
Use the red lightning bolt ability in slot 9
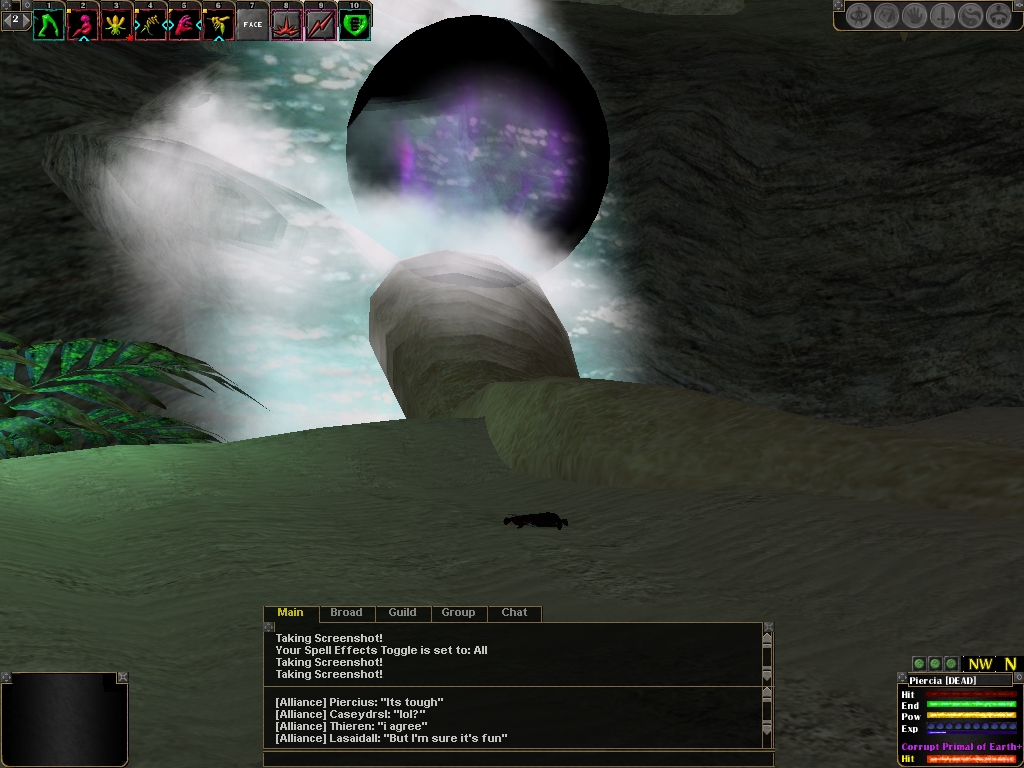click(x=320, y=24)
